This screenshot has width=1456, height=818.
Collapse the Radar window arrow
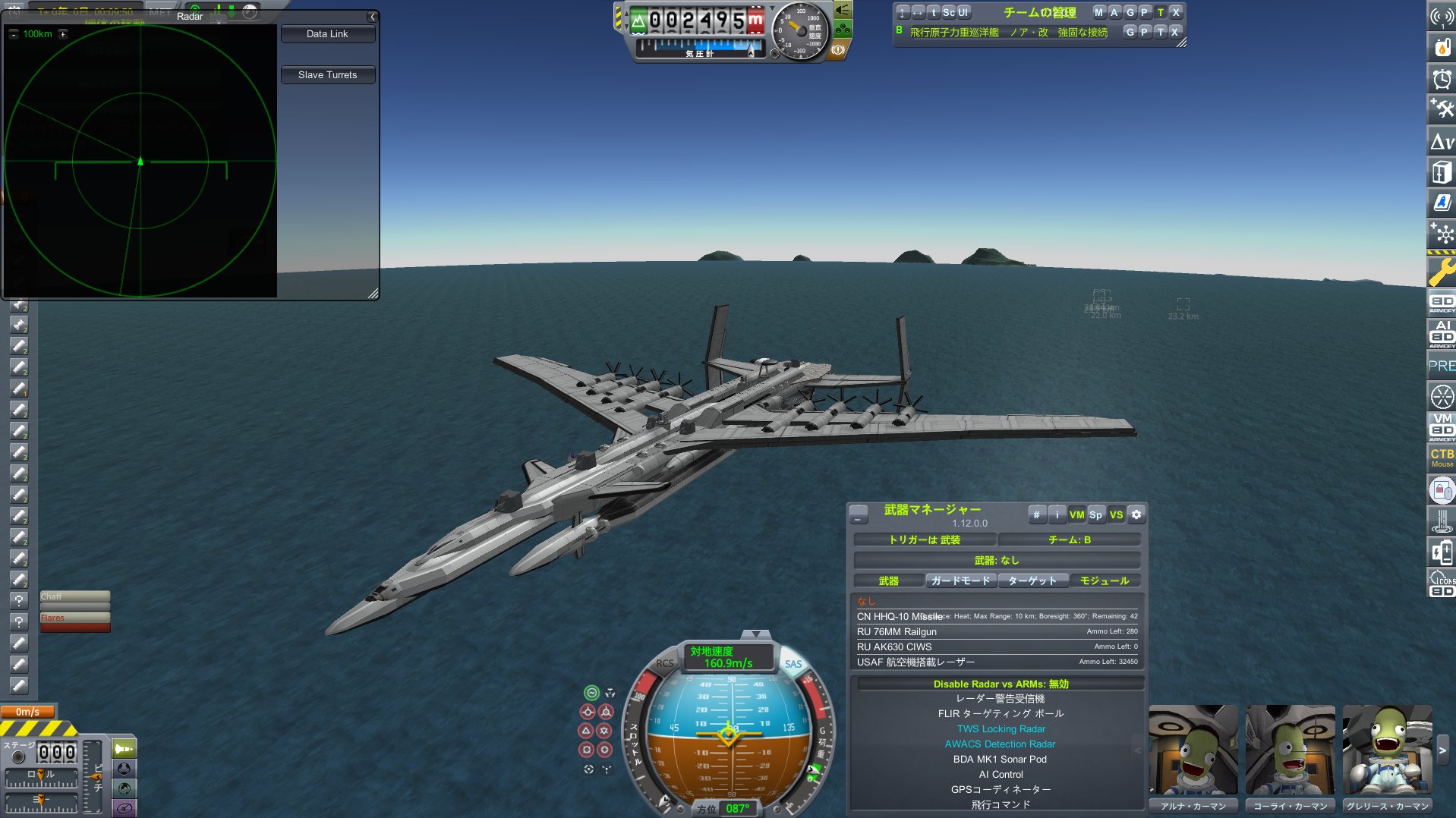(372, 17)
